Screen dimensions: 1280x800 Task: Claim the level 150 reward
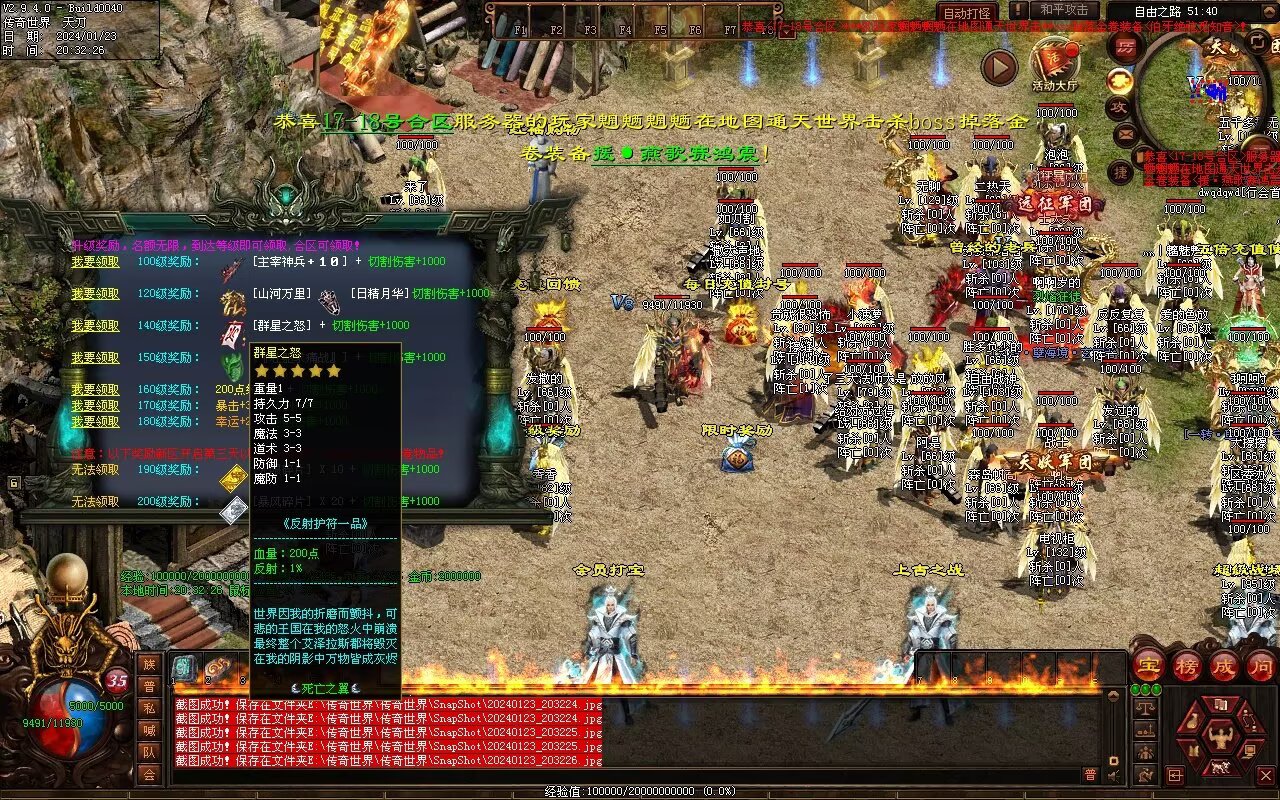[x=95, y=358]
